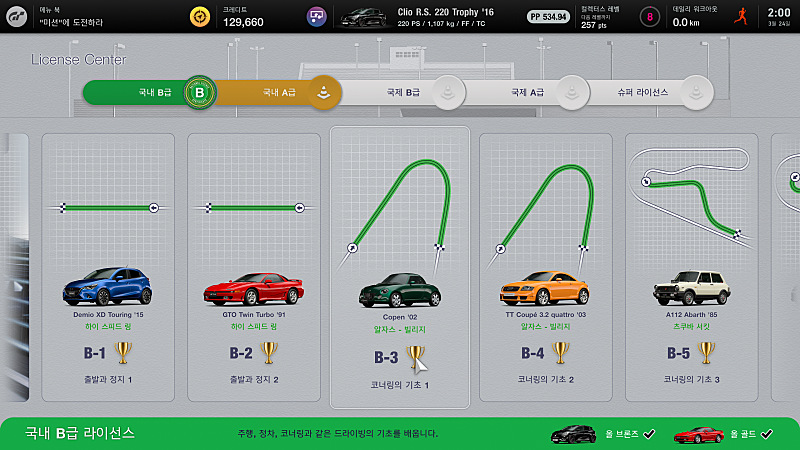Select the B-5 A112 Abarth test

[691, 271]
